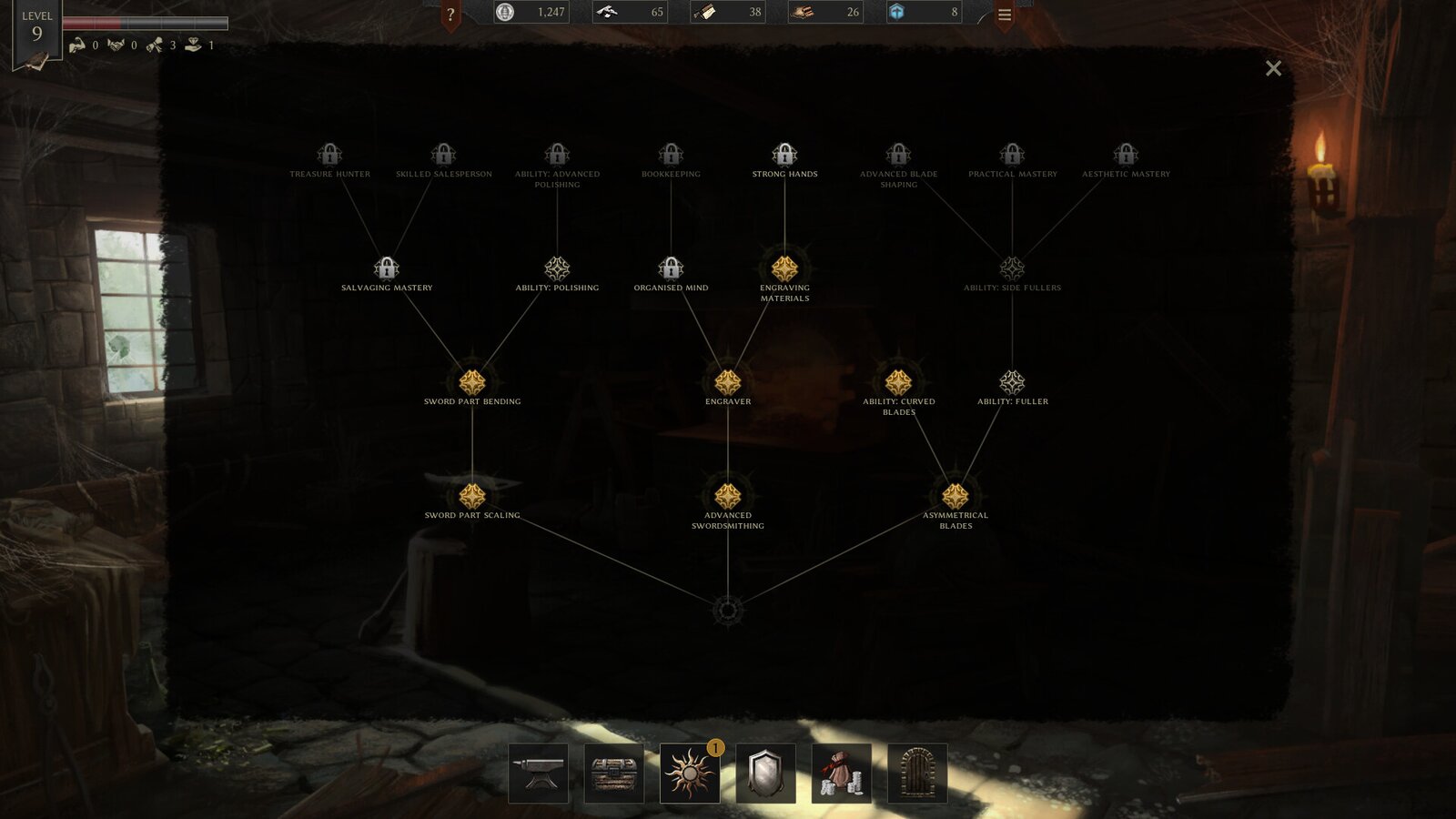Click the locked Salvaging Mastery node

click(387, 268)
